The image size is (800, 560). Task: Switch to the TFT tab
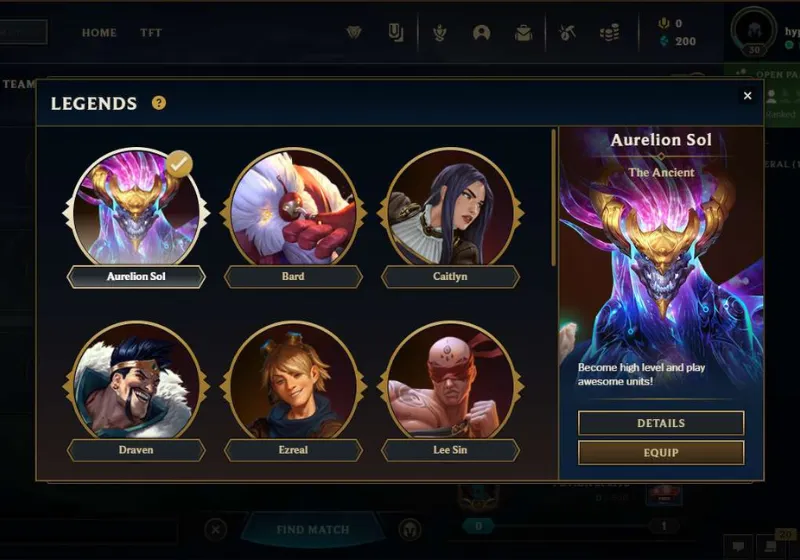(151, 33)
